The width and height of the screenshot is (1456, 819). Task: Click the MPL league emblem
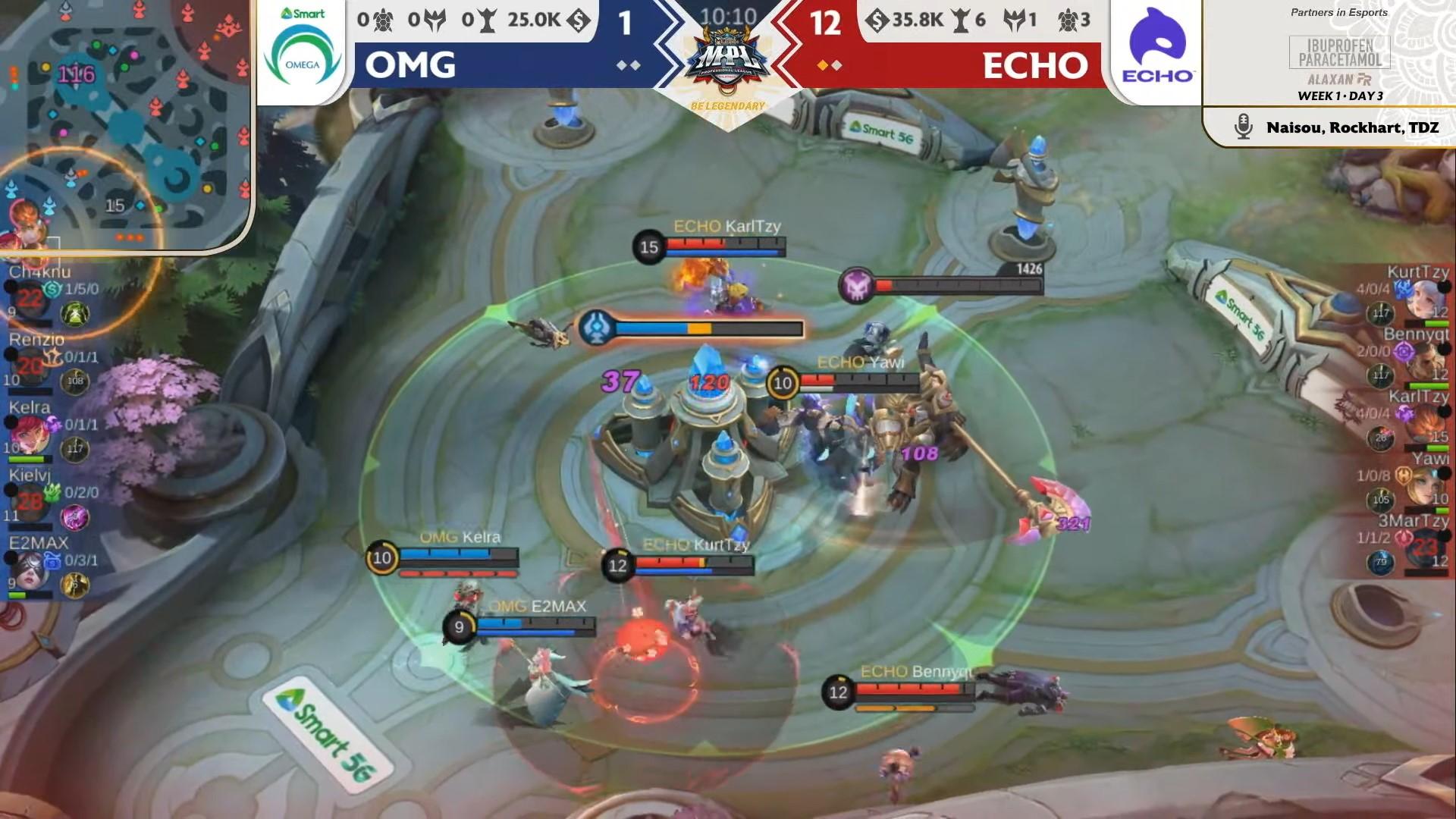tap(727, 59)
